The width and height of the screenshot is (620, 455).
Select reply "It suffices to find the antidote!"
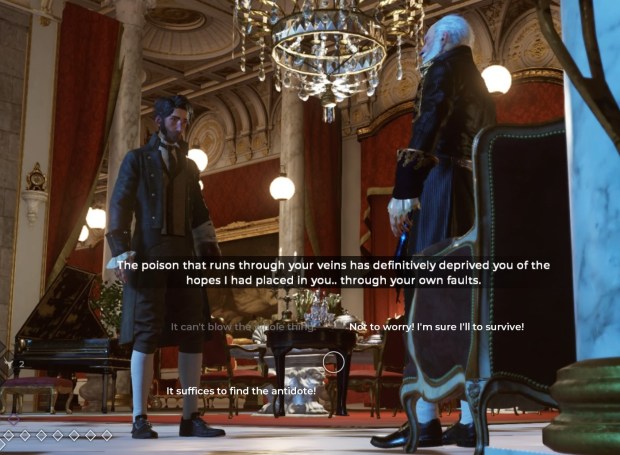tap(241, 390)
